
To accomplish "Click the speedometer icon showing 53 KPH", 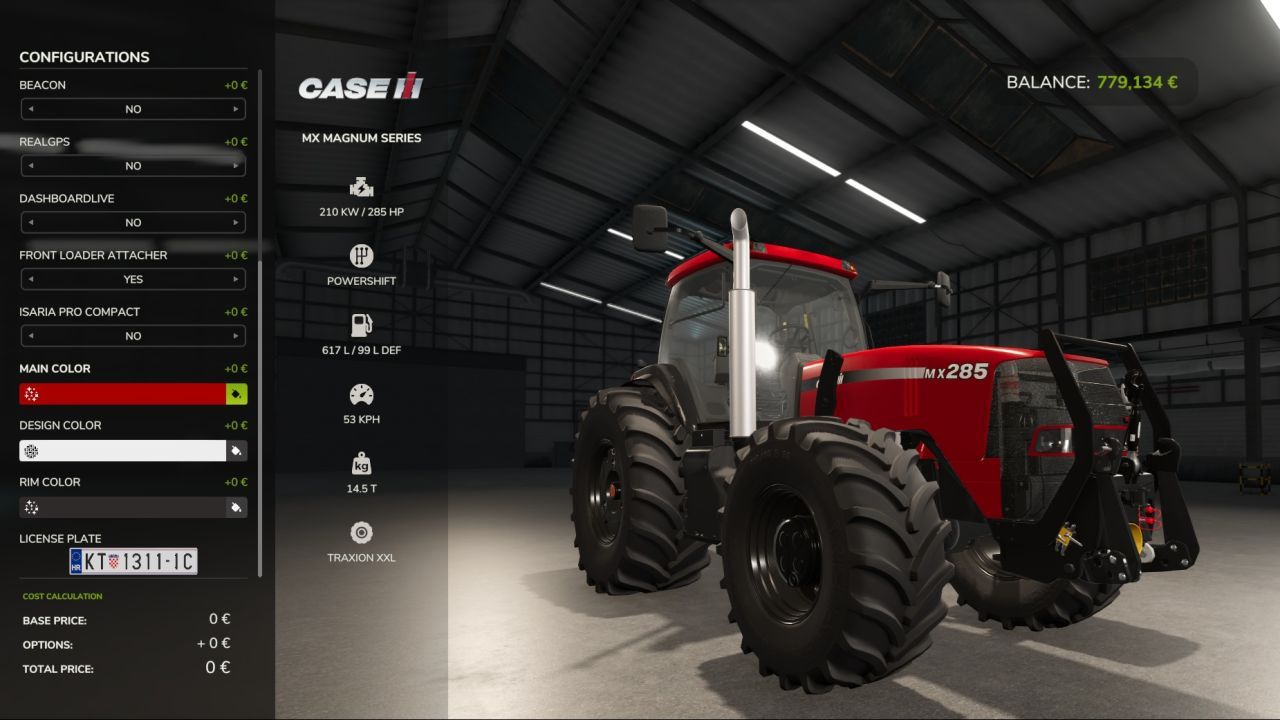I will tap(361, 393).
